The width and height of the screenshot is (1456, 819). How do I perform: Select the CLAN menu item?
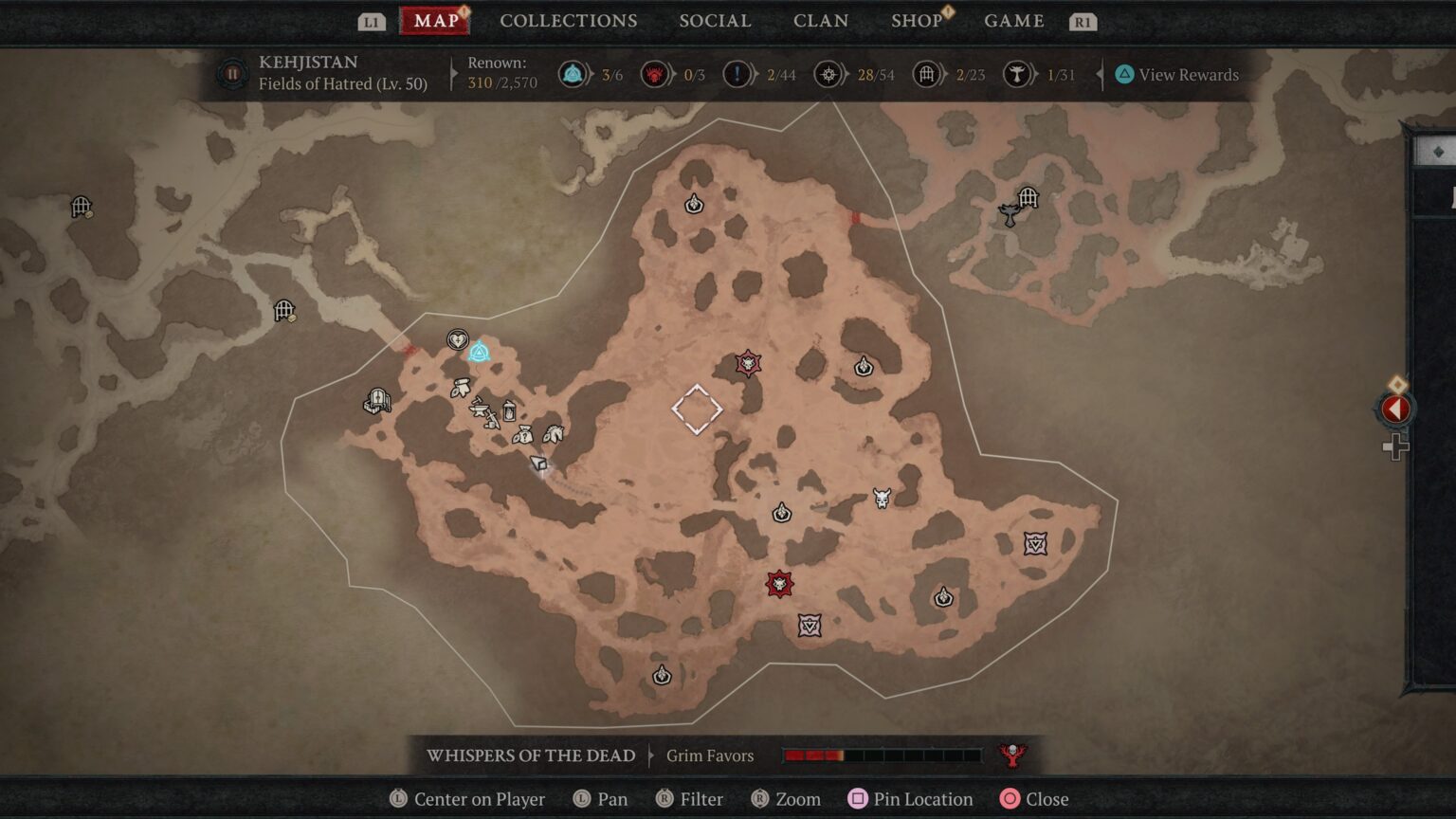tap(821, 20)
